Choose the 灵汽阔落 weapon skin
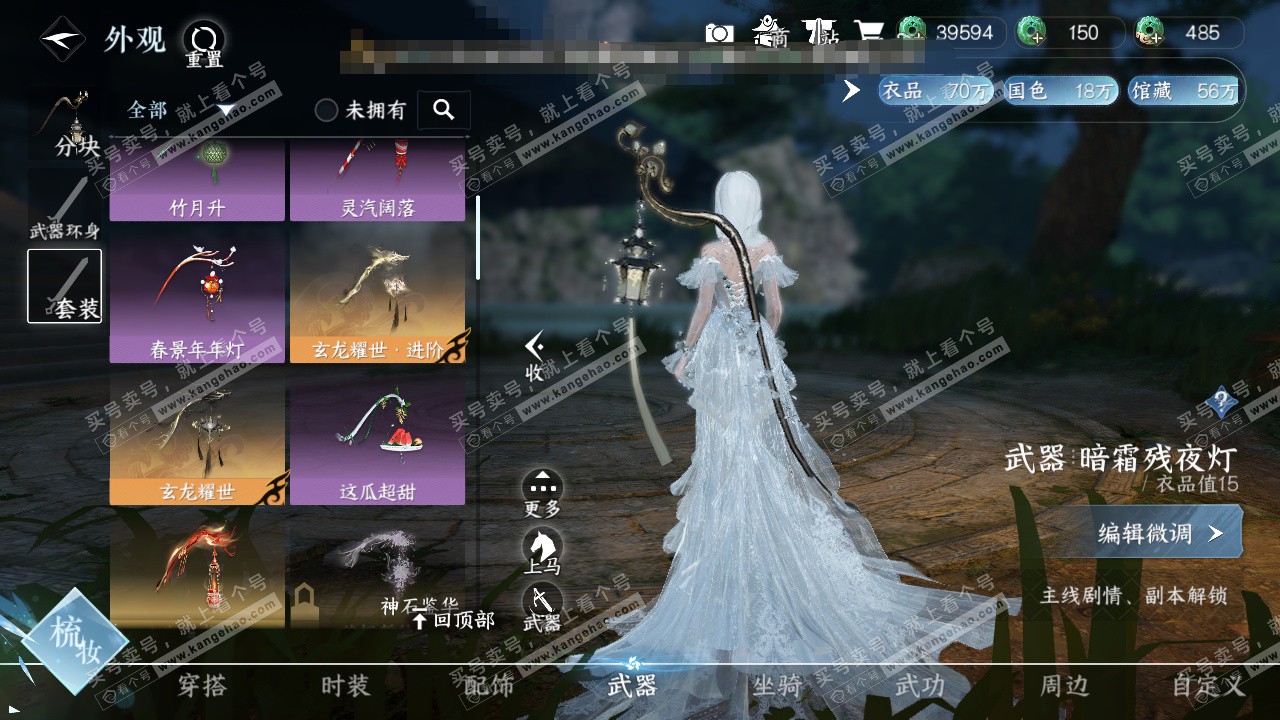Screen dimensions: 1280x720 [x=378, y=182]
